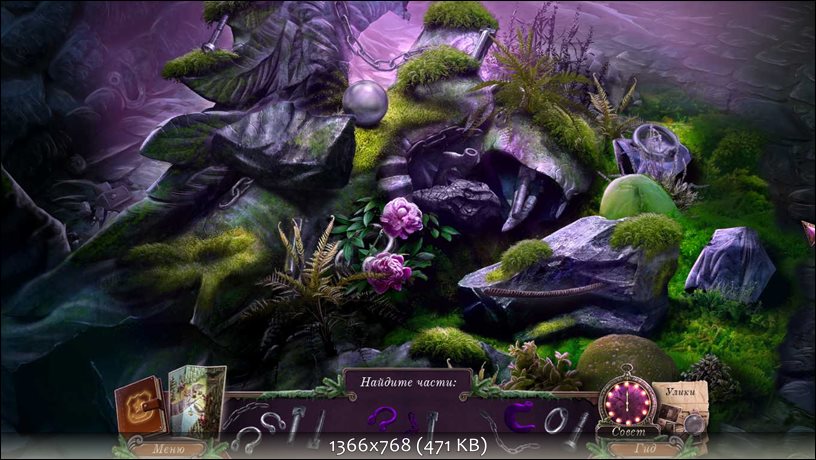This screenshot has height=460, width=816.
Task: Select the silver ring piece in tray
Action: point(555,420)
